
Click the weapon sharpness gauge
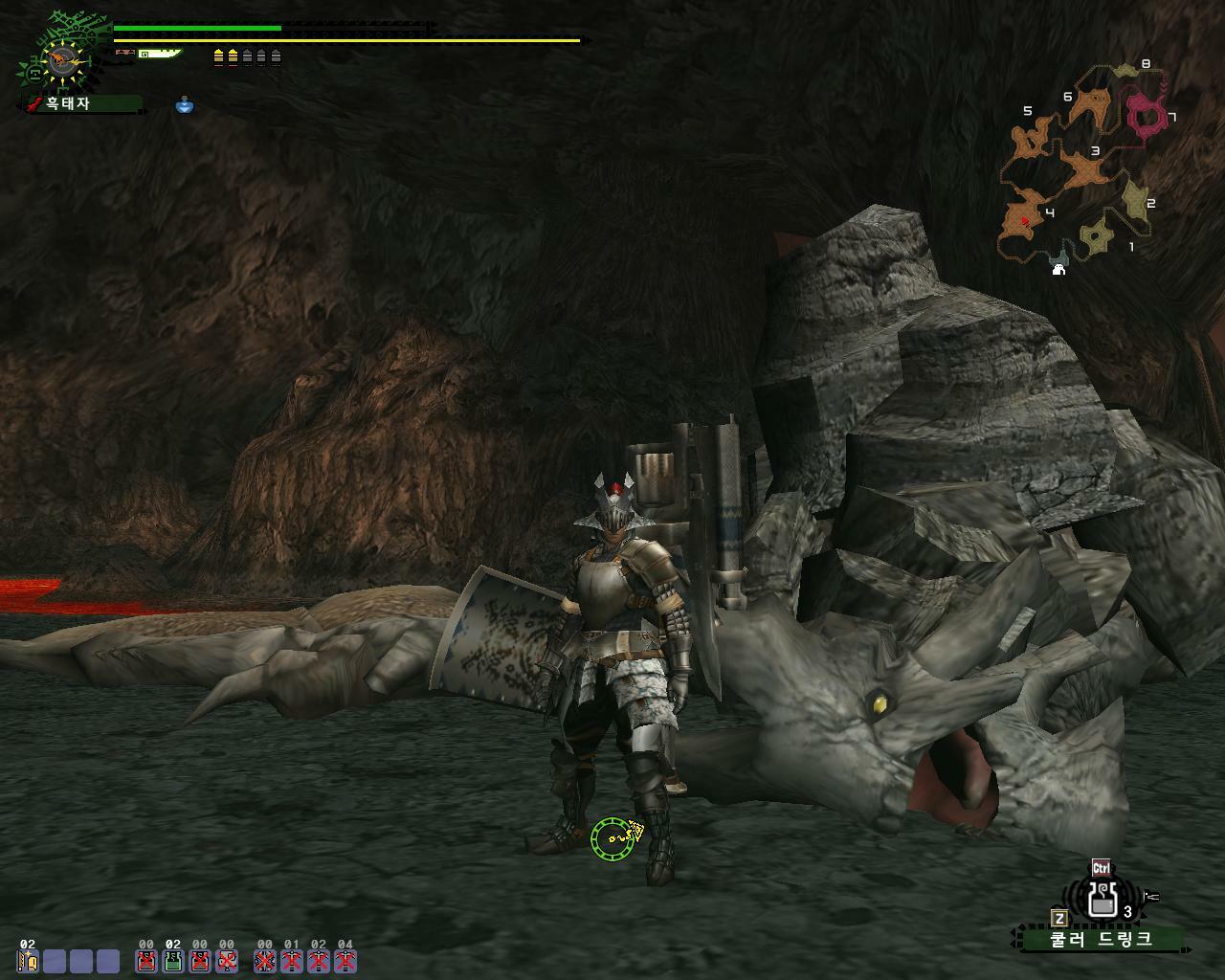pos(159,55)
